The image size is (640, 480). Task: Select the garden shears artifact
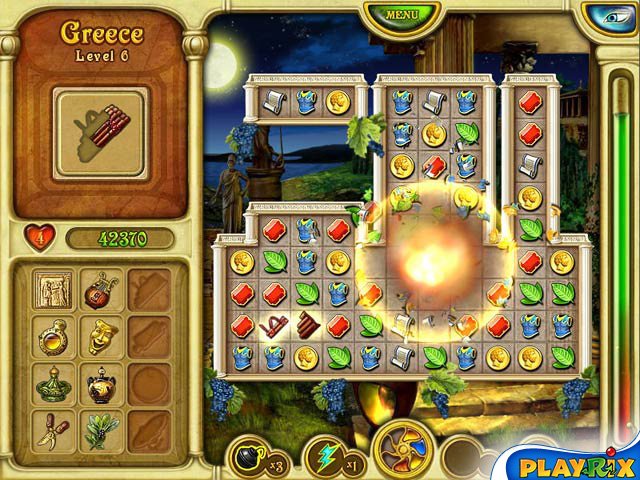point(52,430)
